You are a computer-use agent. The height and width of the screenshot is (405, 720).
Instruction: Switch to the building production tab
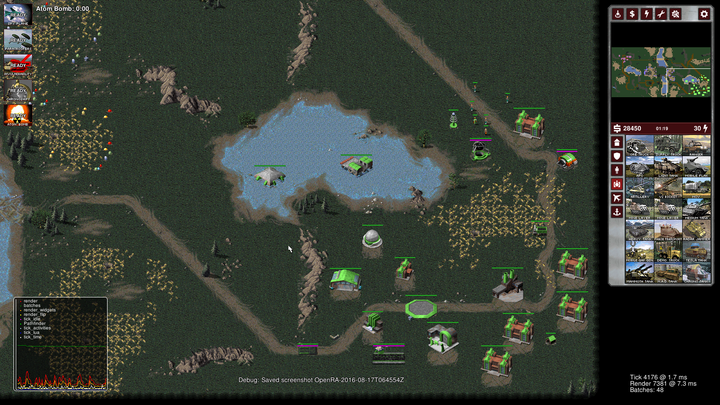[x=616, y=143]
